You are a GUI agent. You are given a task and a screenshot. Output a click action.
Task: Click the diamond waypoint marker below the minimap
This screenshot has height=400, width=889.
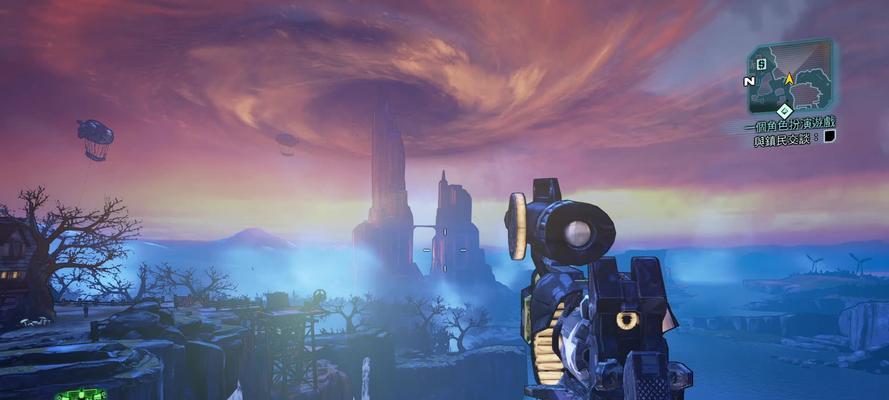(784, 110)
